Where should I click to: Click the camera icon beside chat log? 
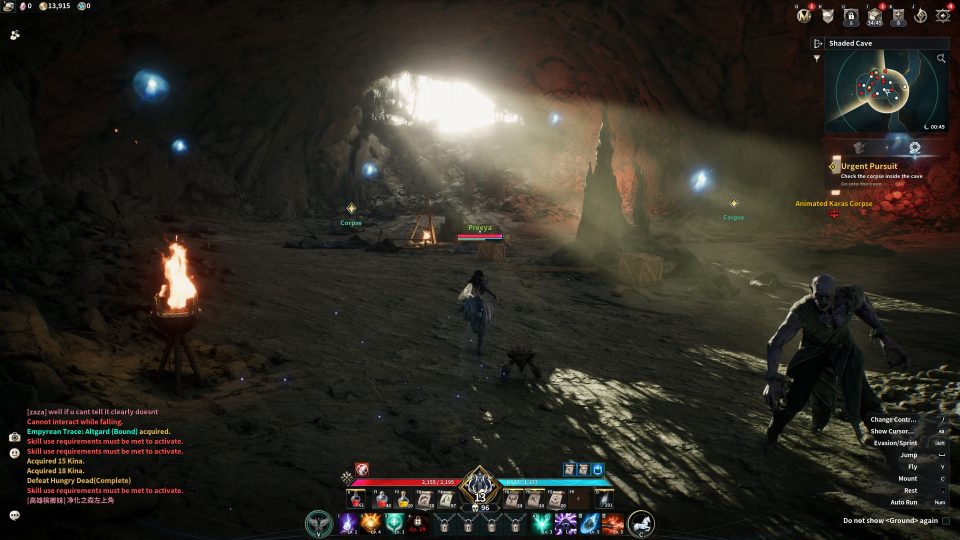click(15, 437)
